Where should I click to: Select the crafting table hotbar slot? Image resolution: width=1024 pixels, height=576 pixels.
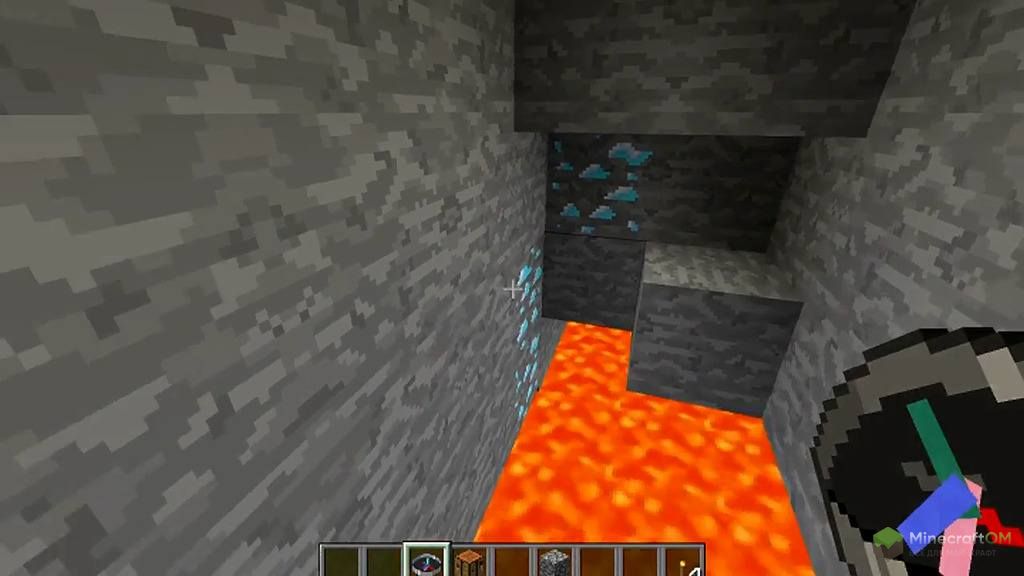pos(468,563)
